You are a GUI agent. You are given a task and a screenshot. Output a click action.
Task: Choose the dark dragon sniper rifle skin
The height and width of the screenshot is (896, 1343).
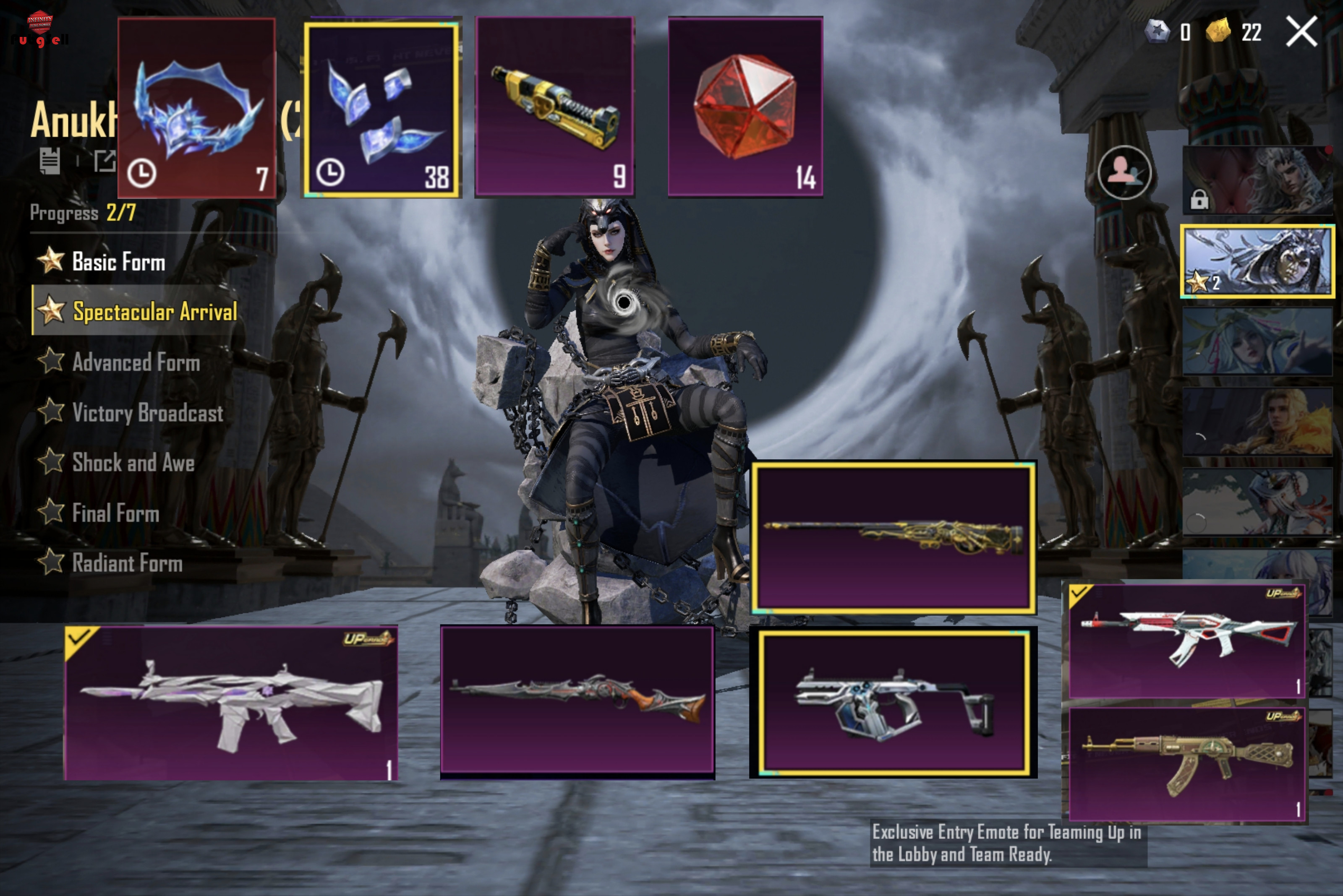pos(577,700)
